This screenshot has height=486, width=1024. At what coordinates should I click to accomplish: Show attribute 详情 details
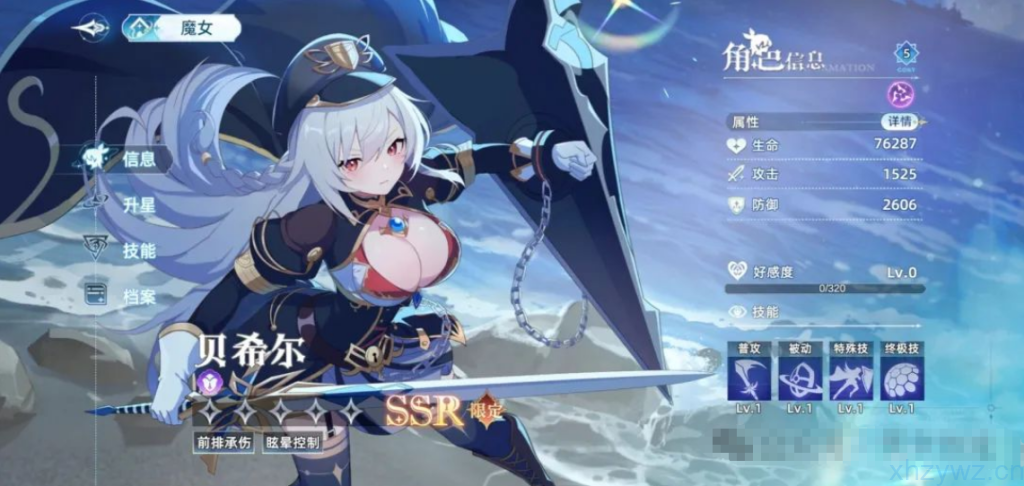[898, 121]
